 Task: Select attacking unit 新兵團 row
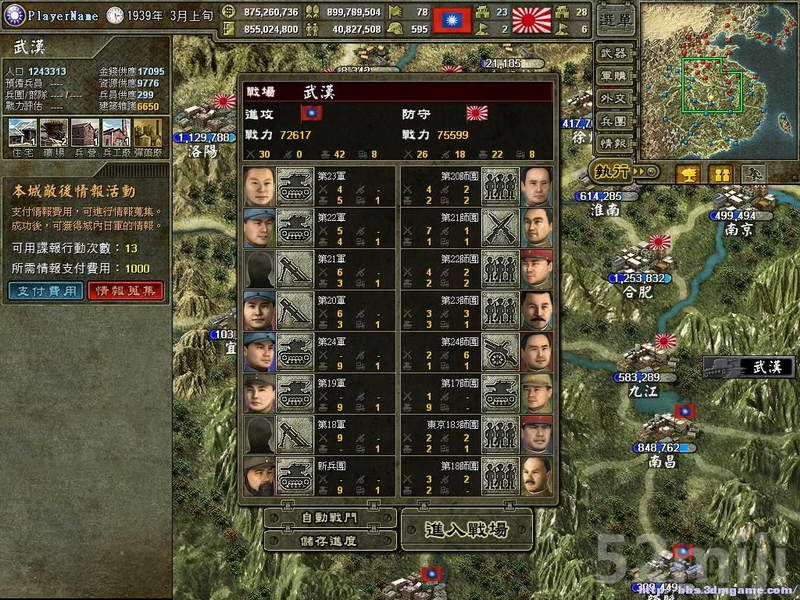tap(320, 478)
